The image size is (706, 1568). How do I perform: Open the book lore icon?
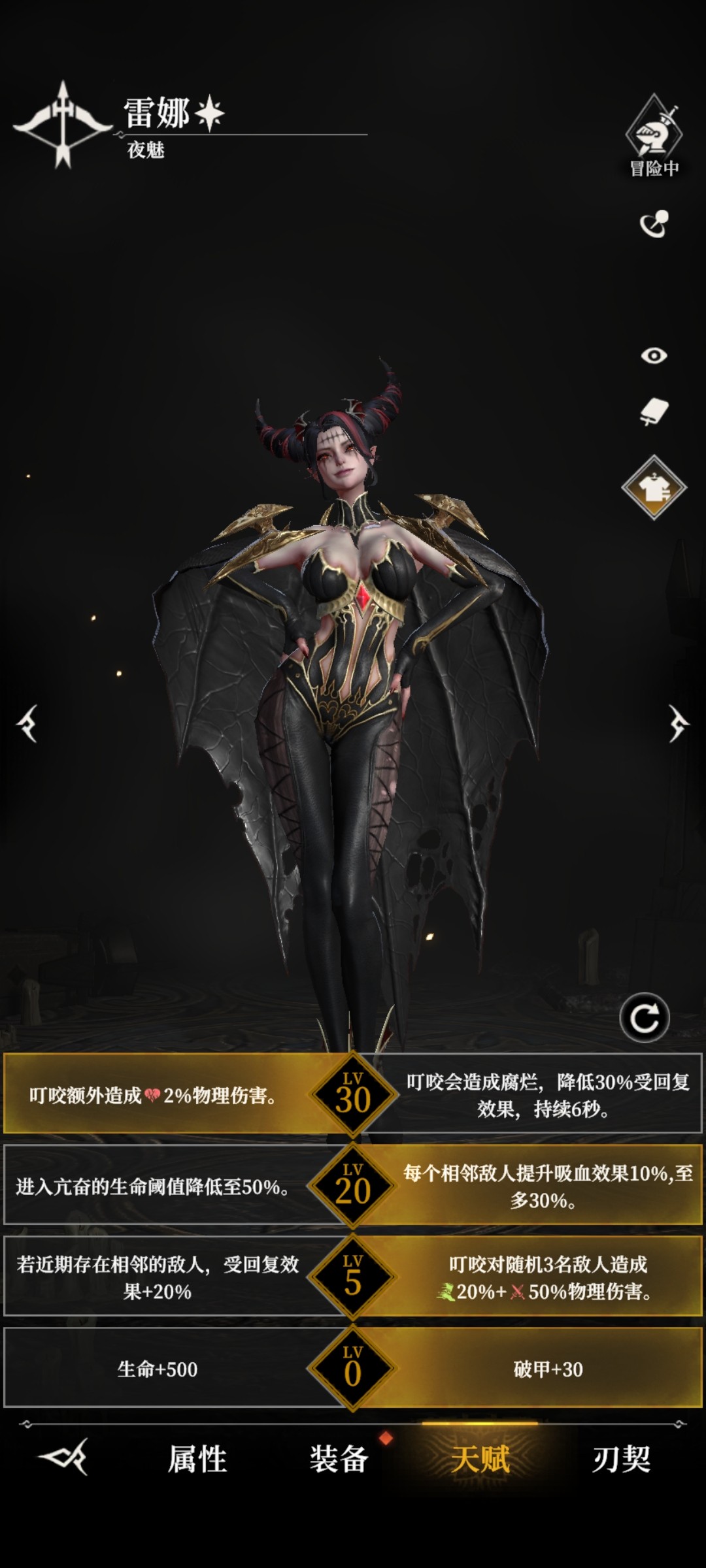(654, 412)
